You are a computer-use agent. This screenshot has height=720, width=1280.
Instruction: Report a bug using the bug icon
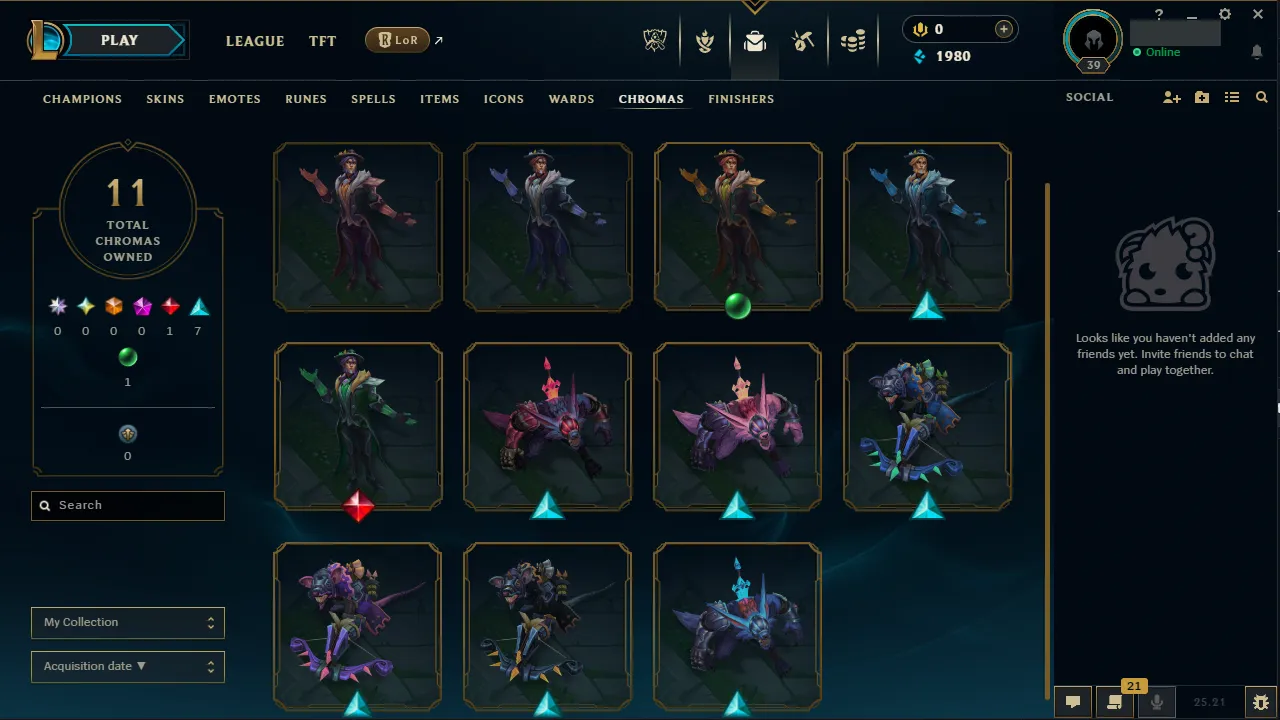1260,702
